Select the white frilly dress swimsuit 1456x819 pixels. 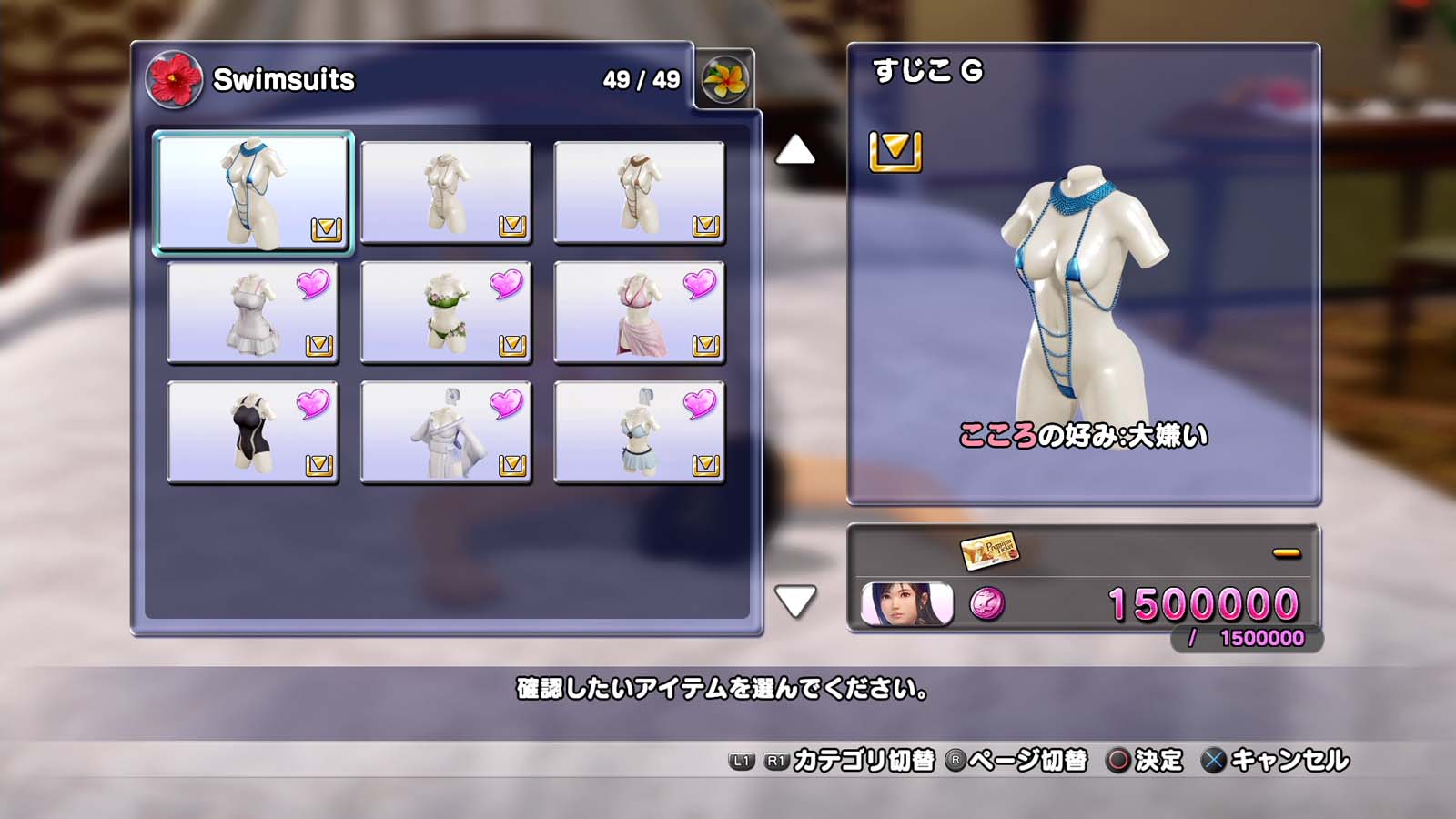253,312
